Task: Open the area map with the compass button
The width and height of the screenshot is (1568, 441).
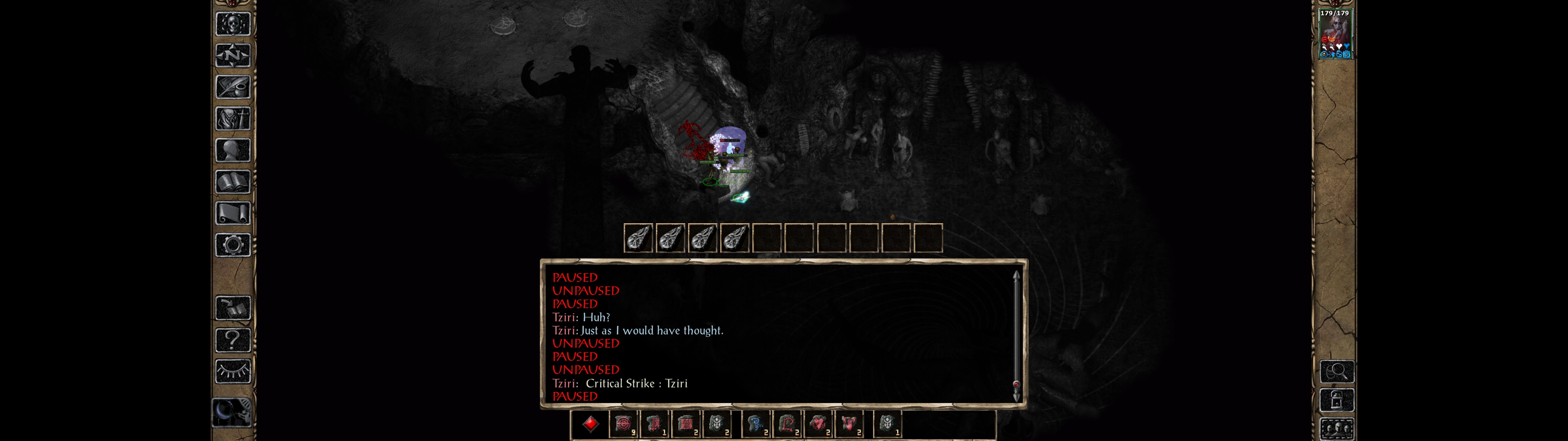Action: [x=232, y=55]
